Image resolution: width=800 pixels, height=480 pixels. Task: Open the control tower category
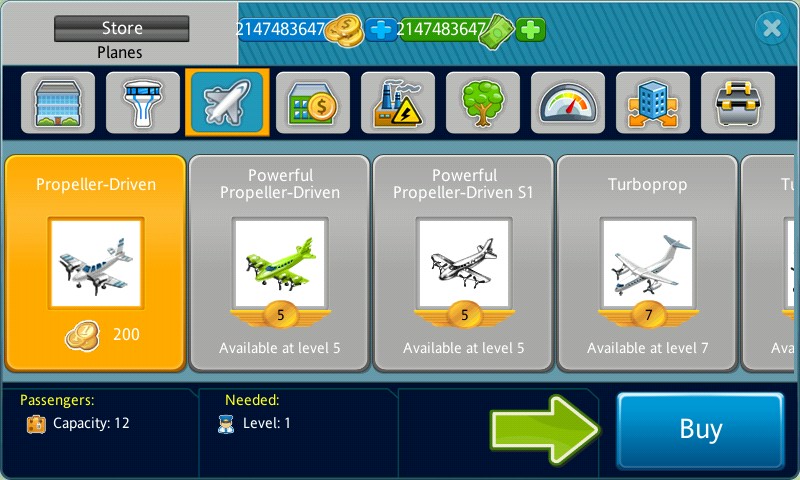(x=143, y=103)
